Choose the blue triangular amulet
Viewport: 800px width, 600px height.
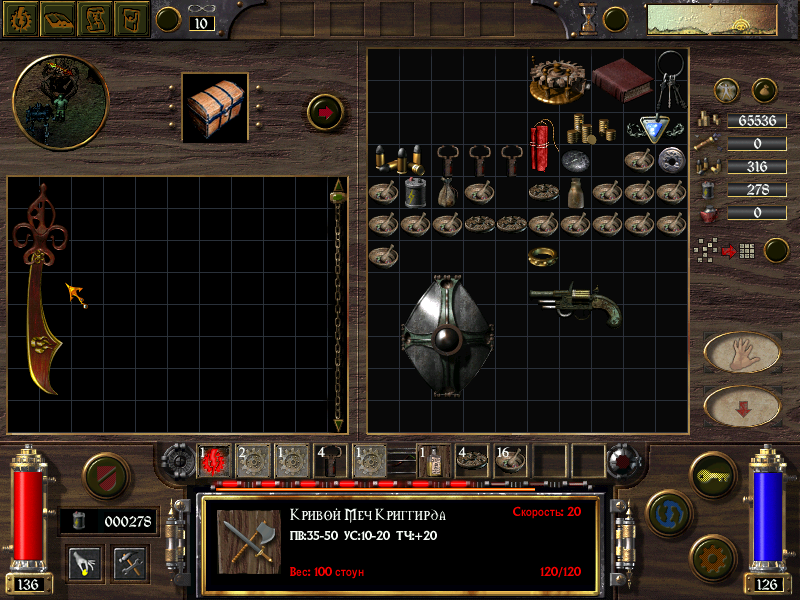pos(655,129)
